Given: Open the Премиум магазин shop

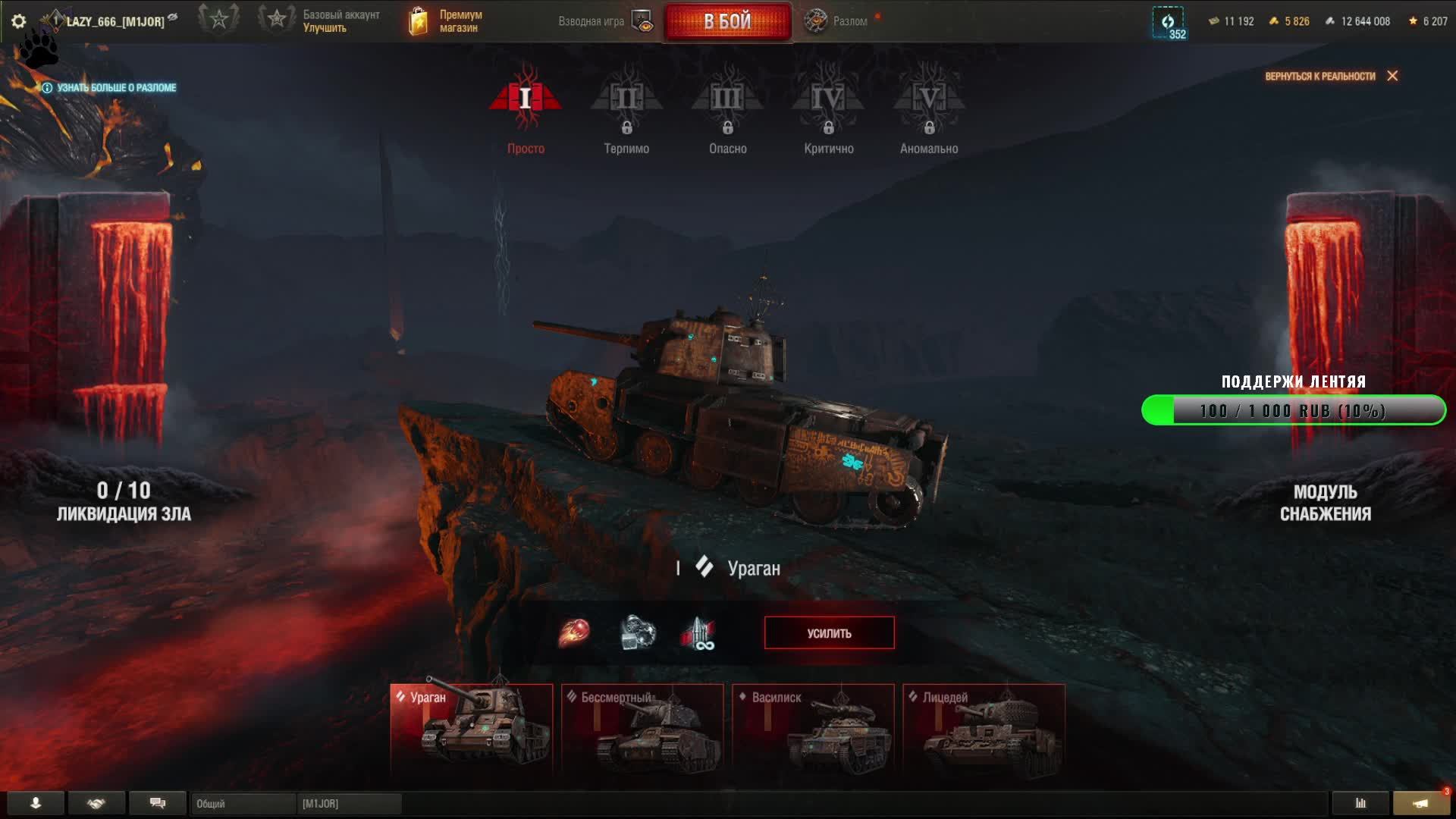Looking at the screenshot, I should click(446, 21).
